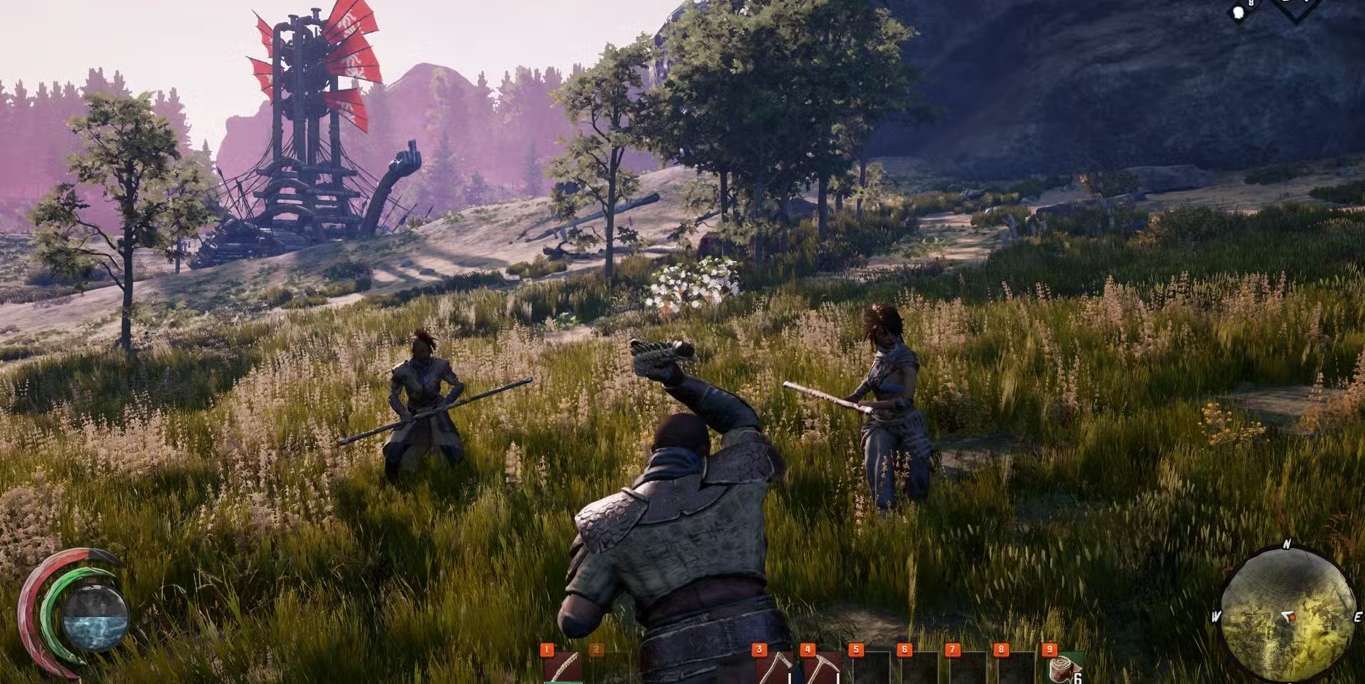Click the skull icon in the top corner
The image size is (1365, 684).
tap(1239, 12)
